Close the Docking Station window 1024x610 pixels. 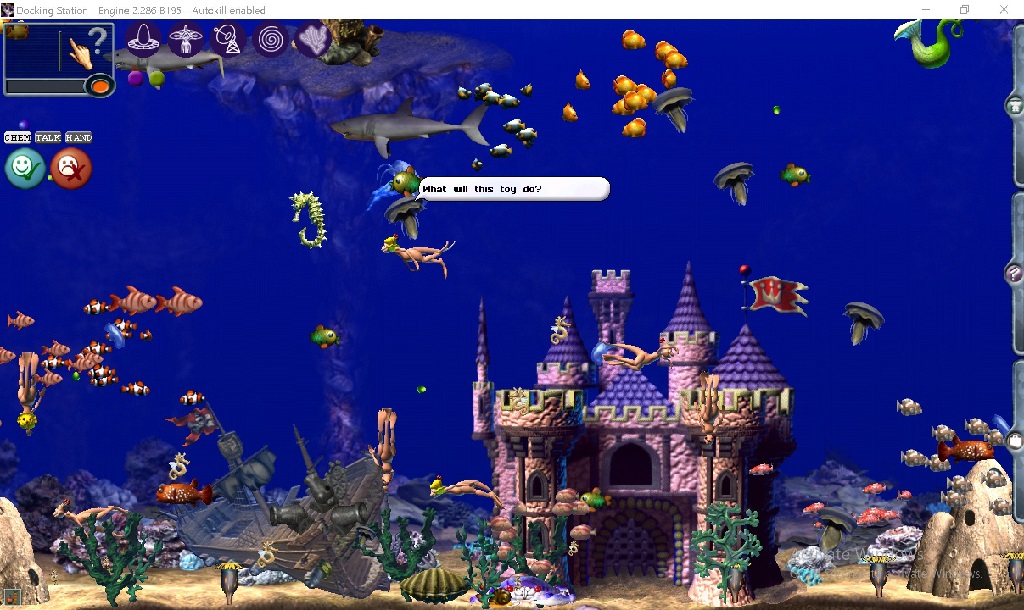[1003, 10]
